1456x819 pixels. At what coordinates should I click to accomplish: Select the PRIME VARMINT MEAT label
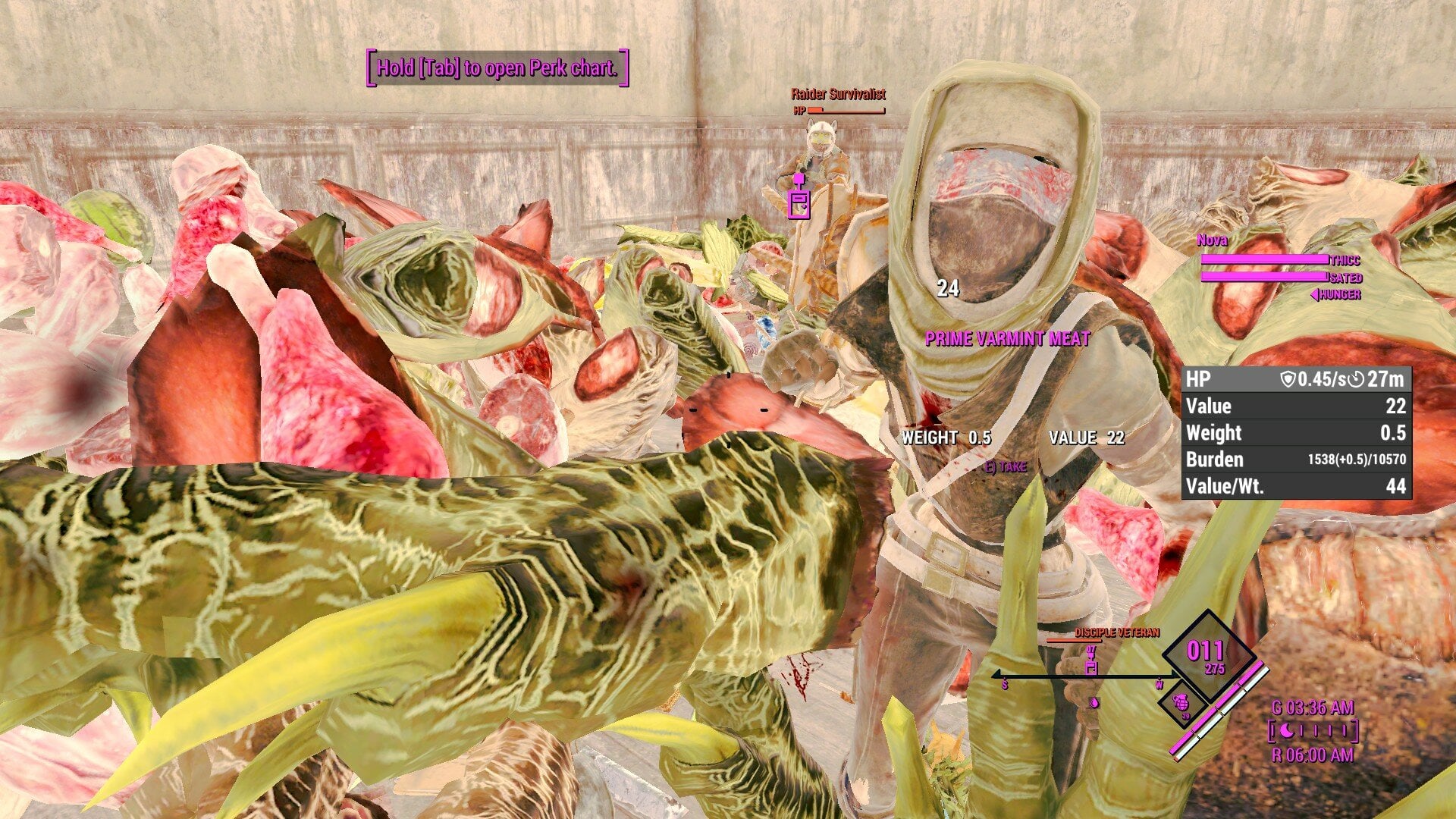tap(1006, 339)
